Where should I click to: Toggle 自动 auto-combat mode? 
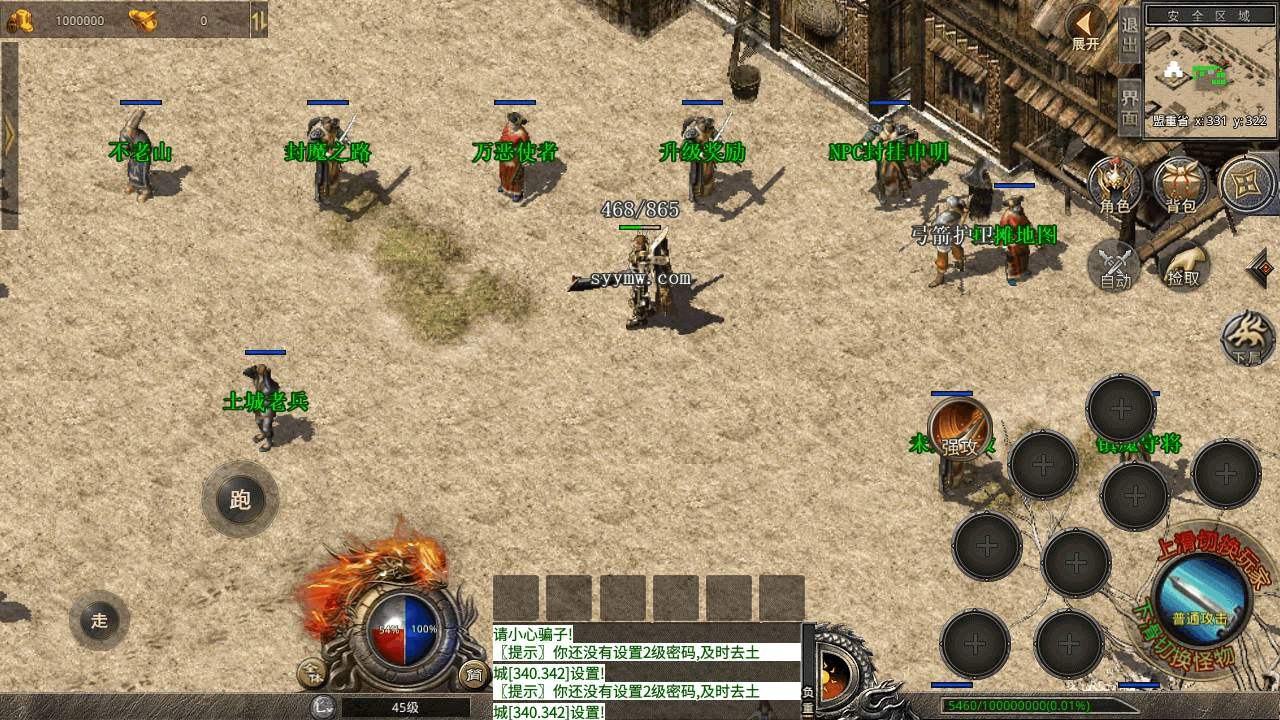coord(1115,266)
